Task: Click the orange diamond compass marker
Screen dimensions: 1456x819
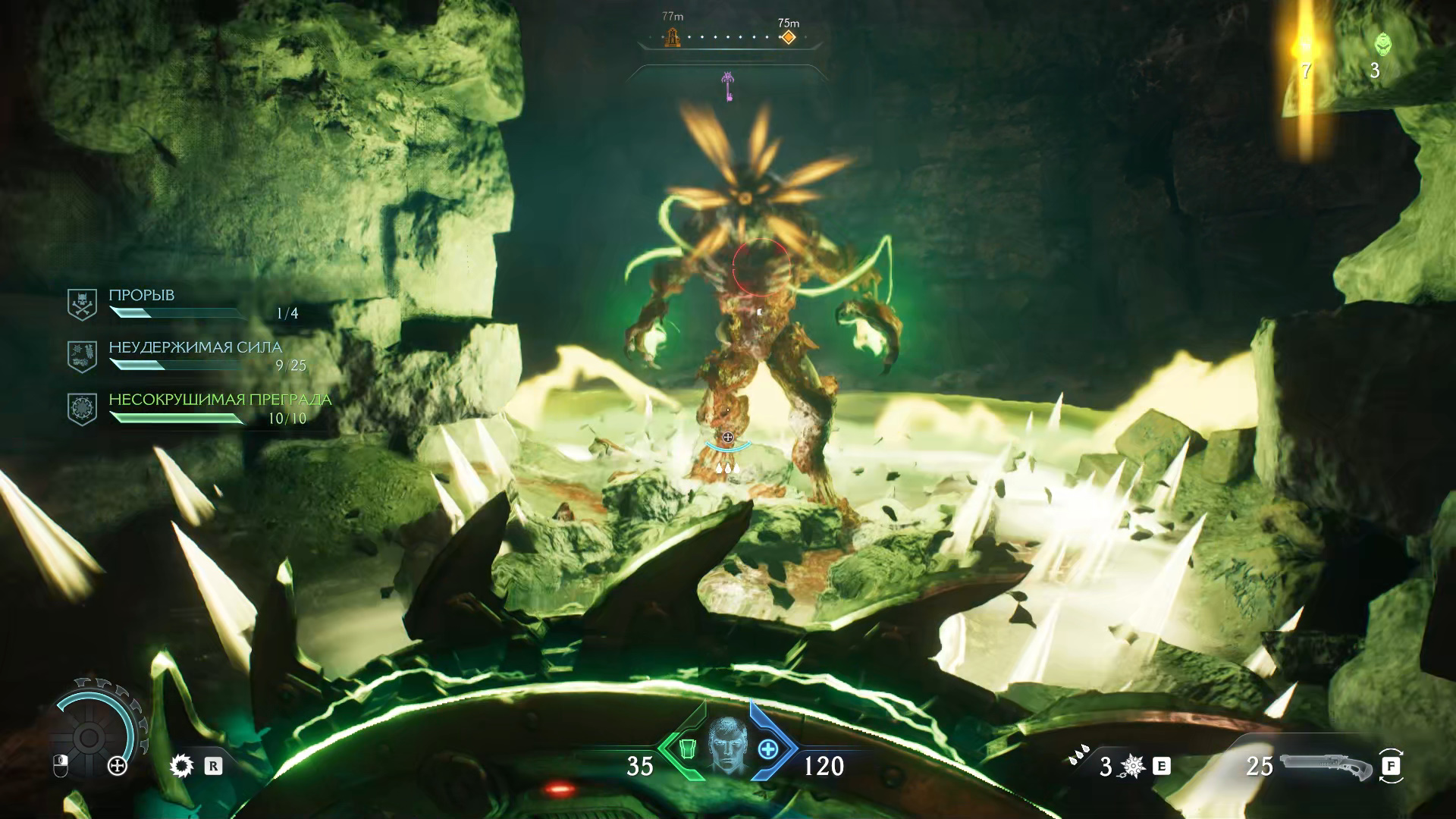Action: (789, 37)
